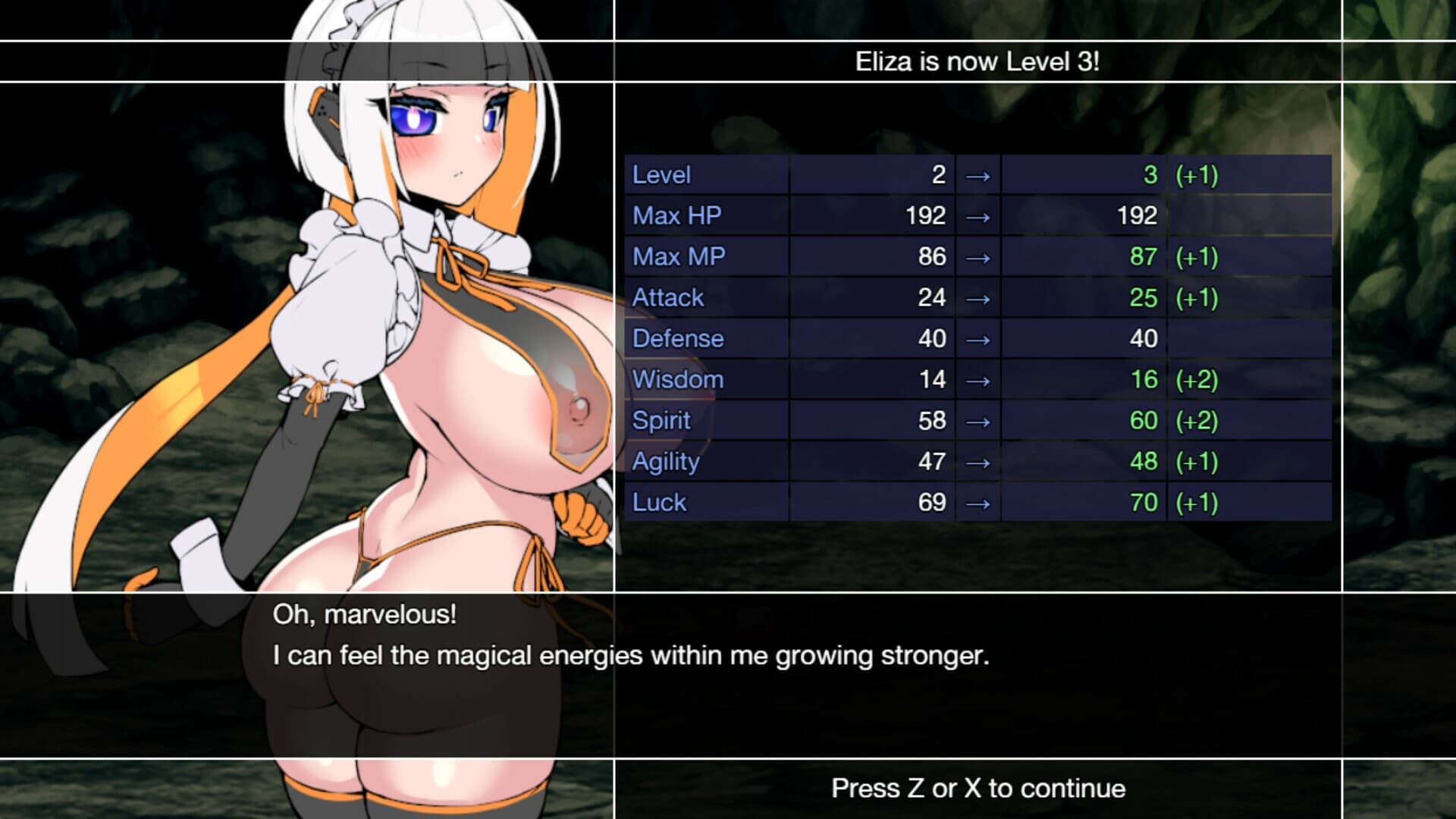The image size is (1456, 819).
Task: Click the dialogue text Oh, marvelous!
Action: 364,616
